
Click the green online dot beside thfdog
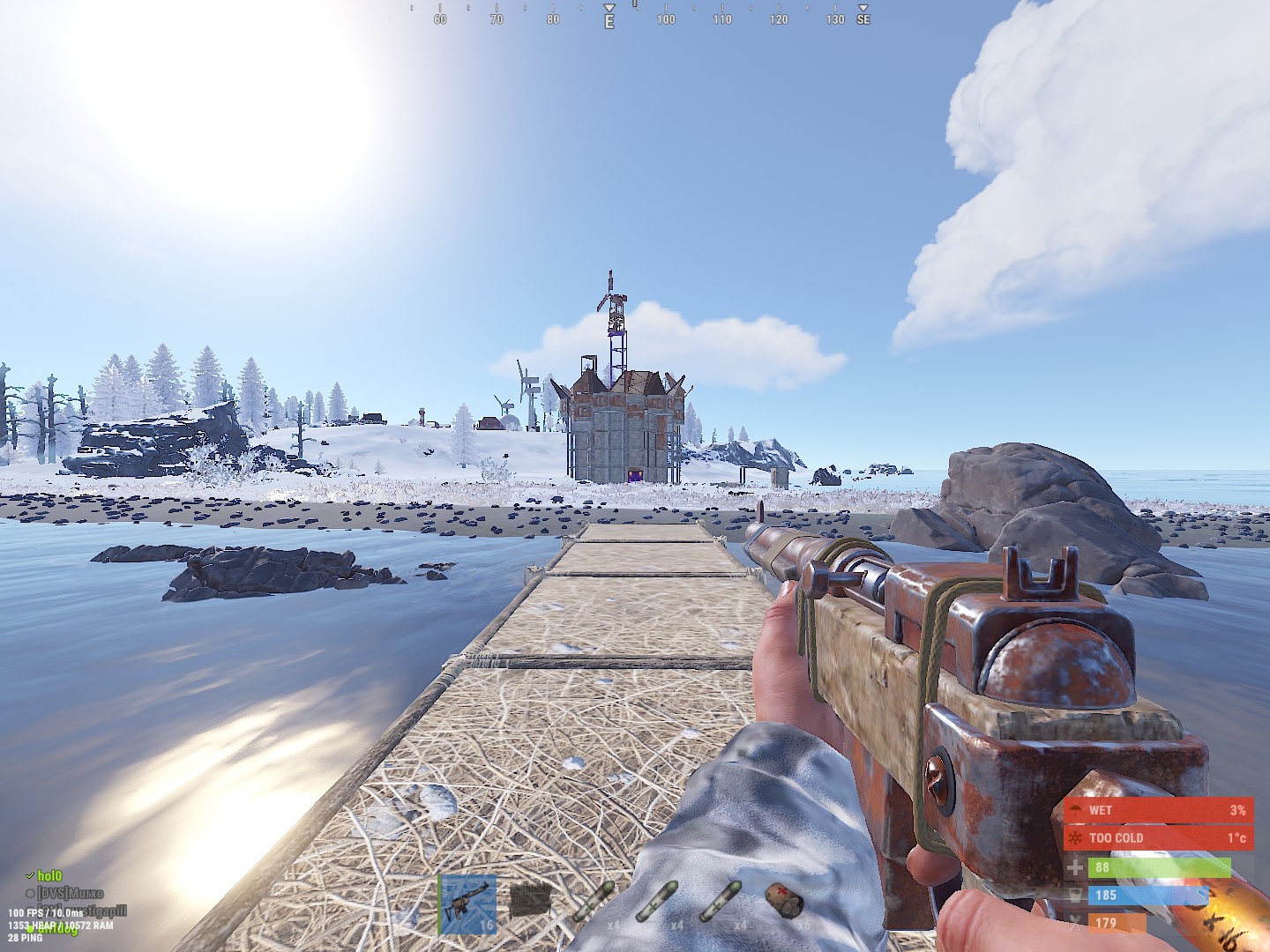tap(29, 930)
